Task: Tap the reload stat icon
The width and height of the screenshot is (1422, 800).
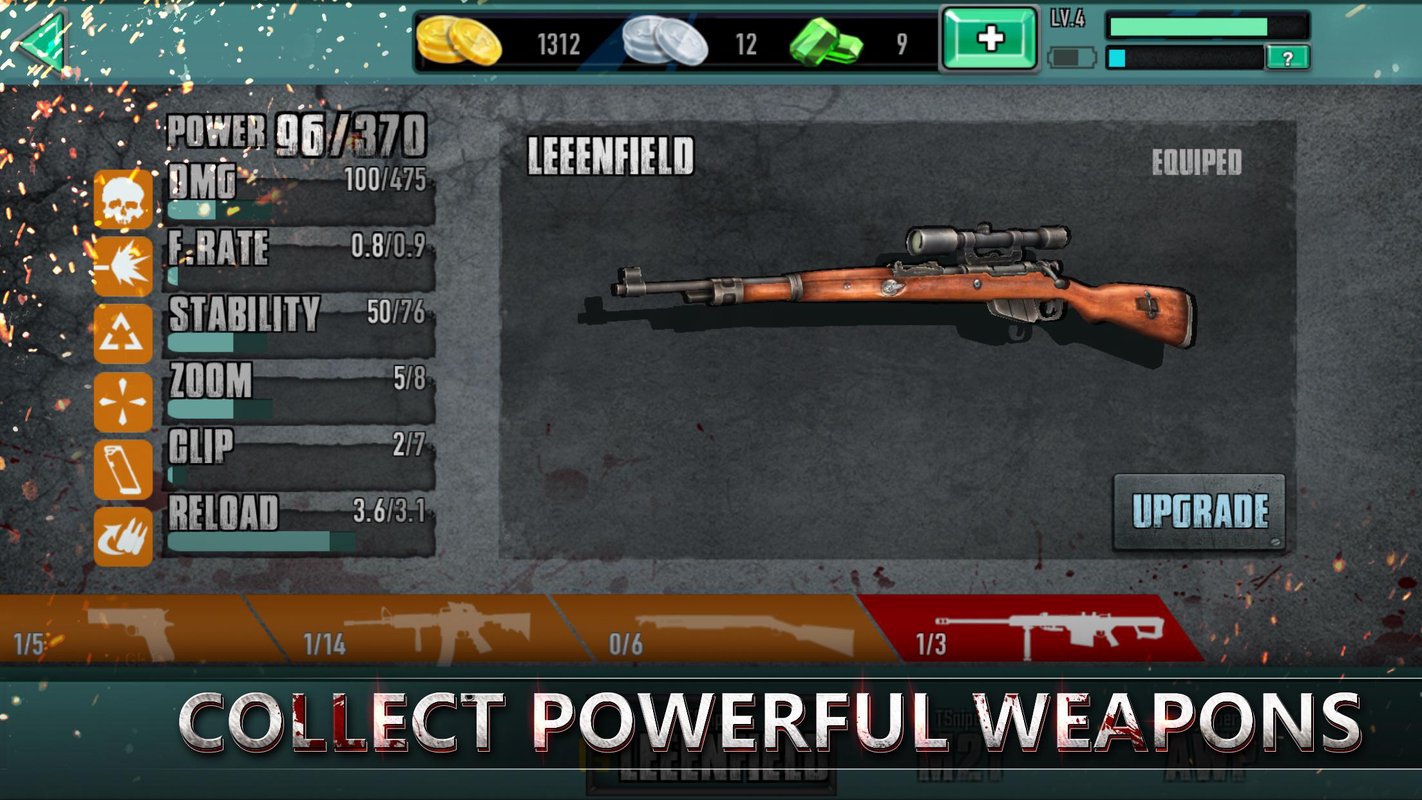Action: coord(123,536)
